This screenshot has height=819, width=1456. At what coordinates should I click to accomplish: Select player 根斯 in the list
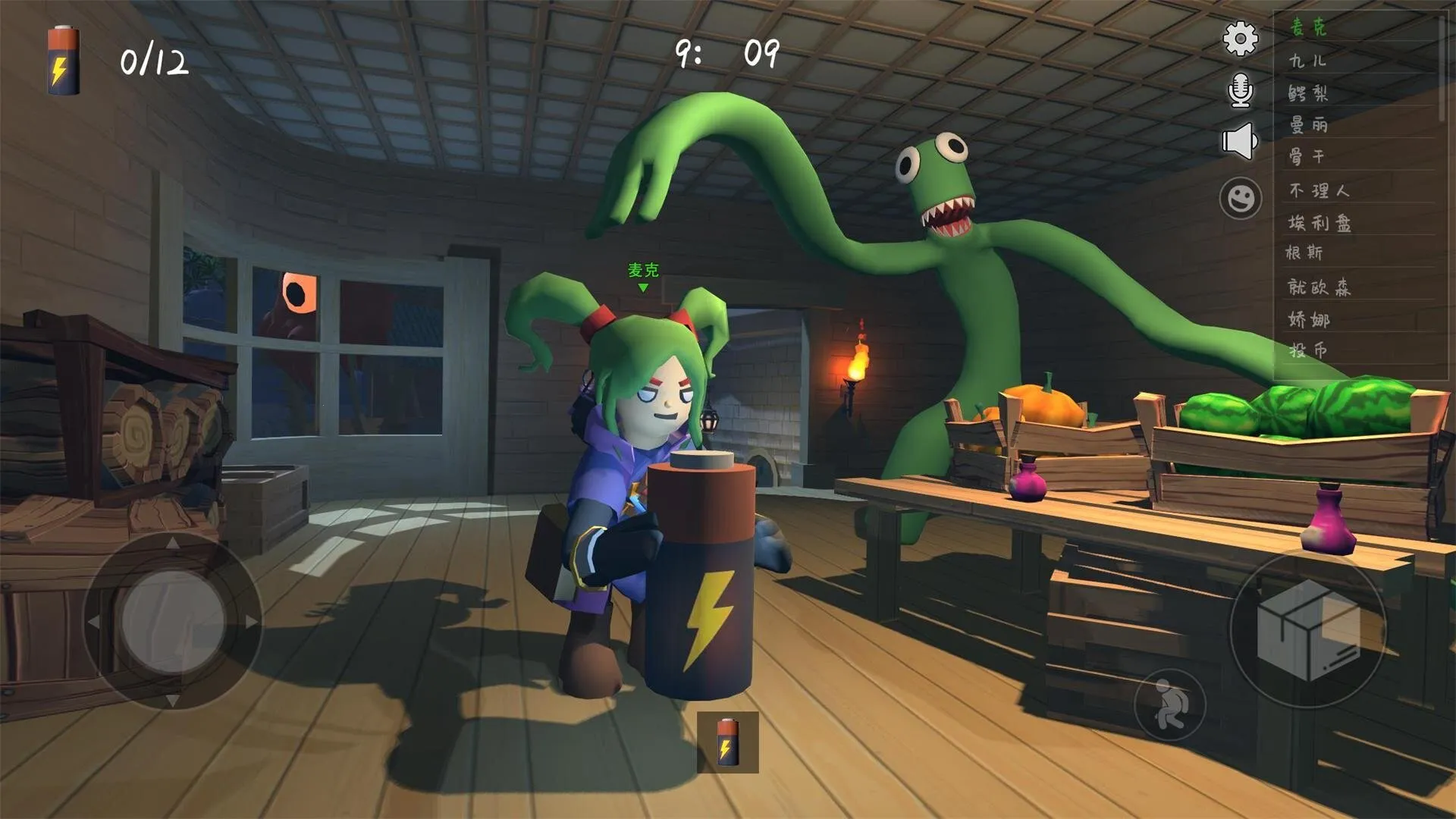tap(1304, 253)
